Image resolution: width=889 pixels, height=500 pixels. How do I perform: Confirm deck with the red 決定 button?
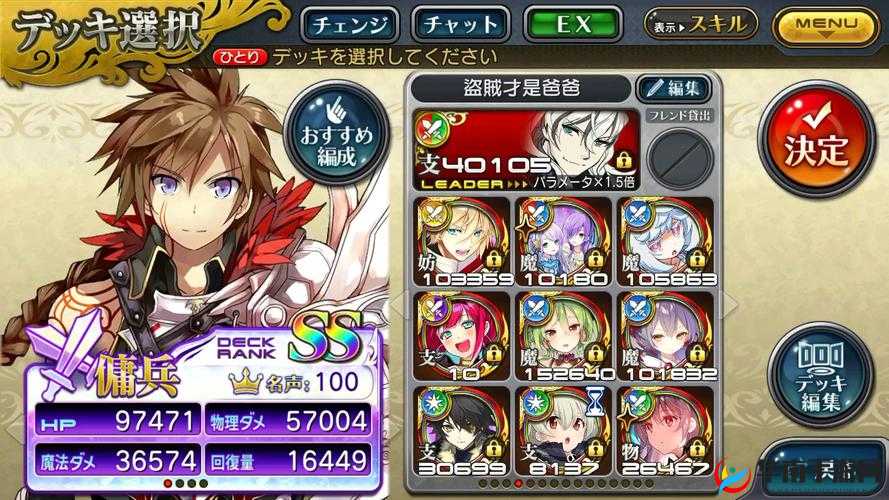[817, 148]
